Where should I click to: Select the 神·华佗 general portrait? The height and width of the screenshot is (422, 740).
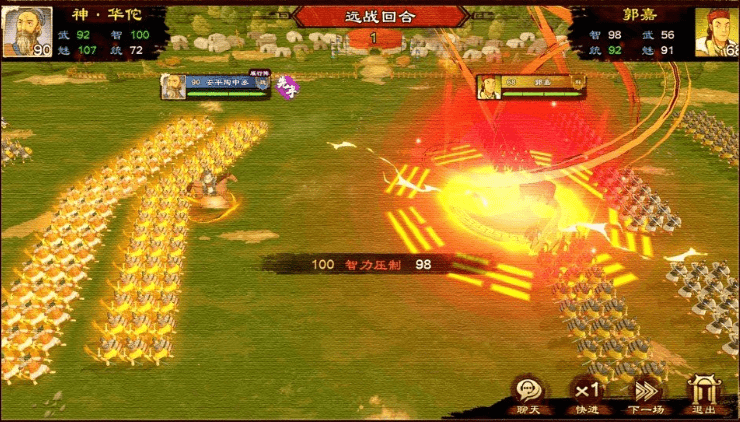click(26, 32)
